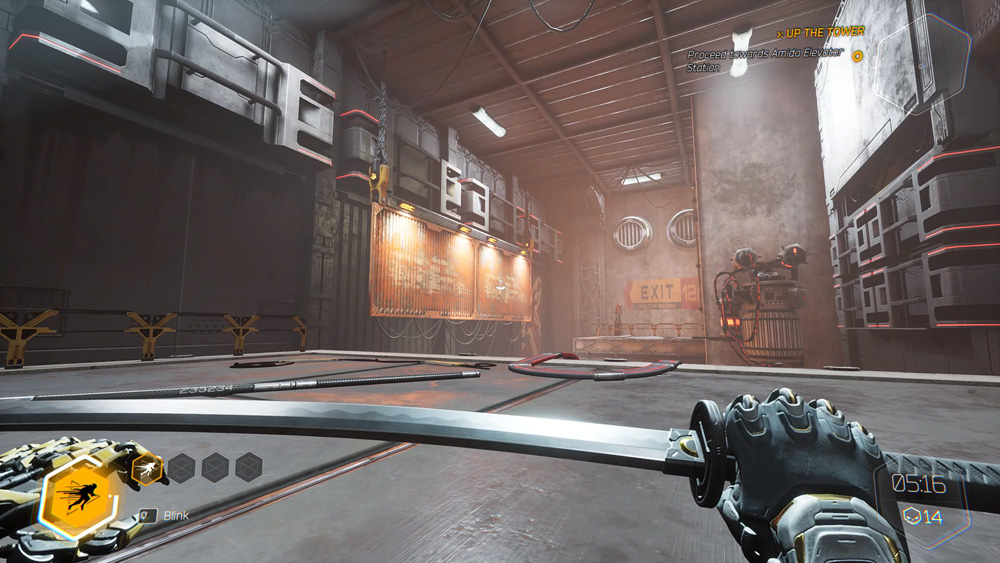
Task: Open the Up The Tower objective tracker
Action: point(820,33)
